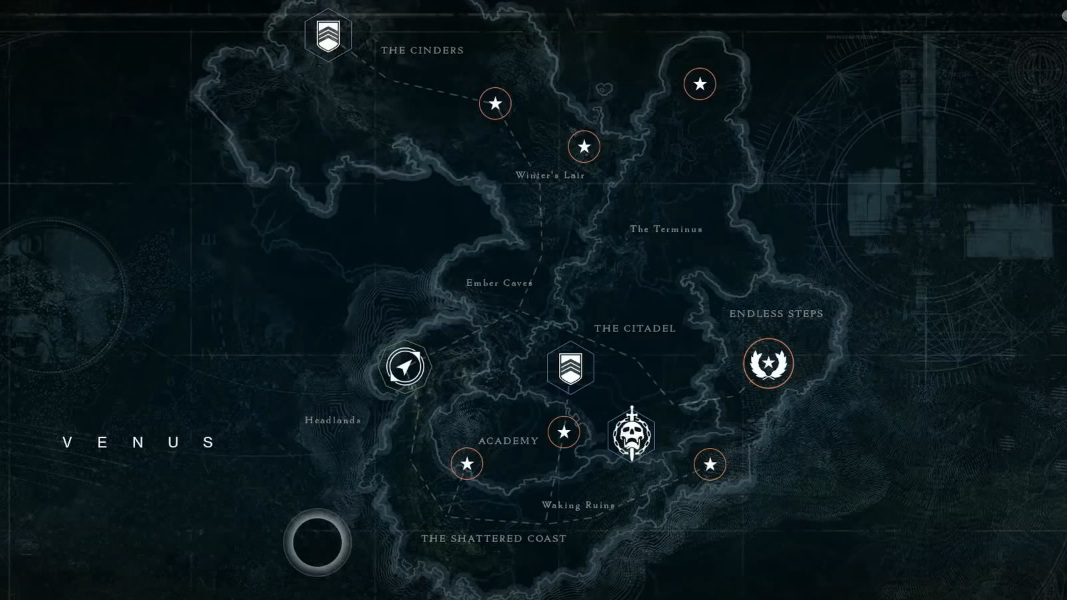Select the star node left of Waking Ruins
This screenshot has height=600, width=1067.
click(467, 464)
